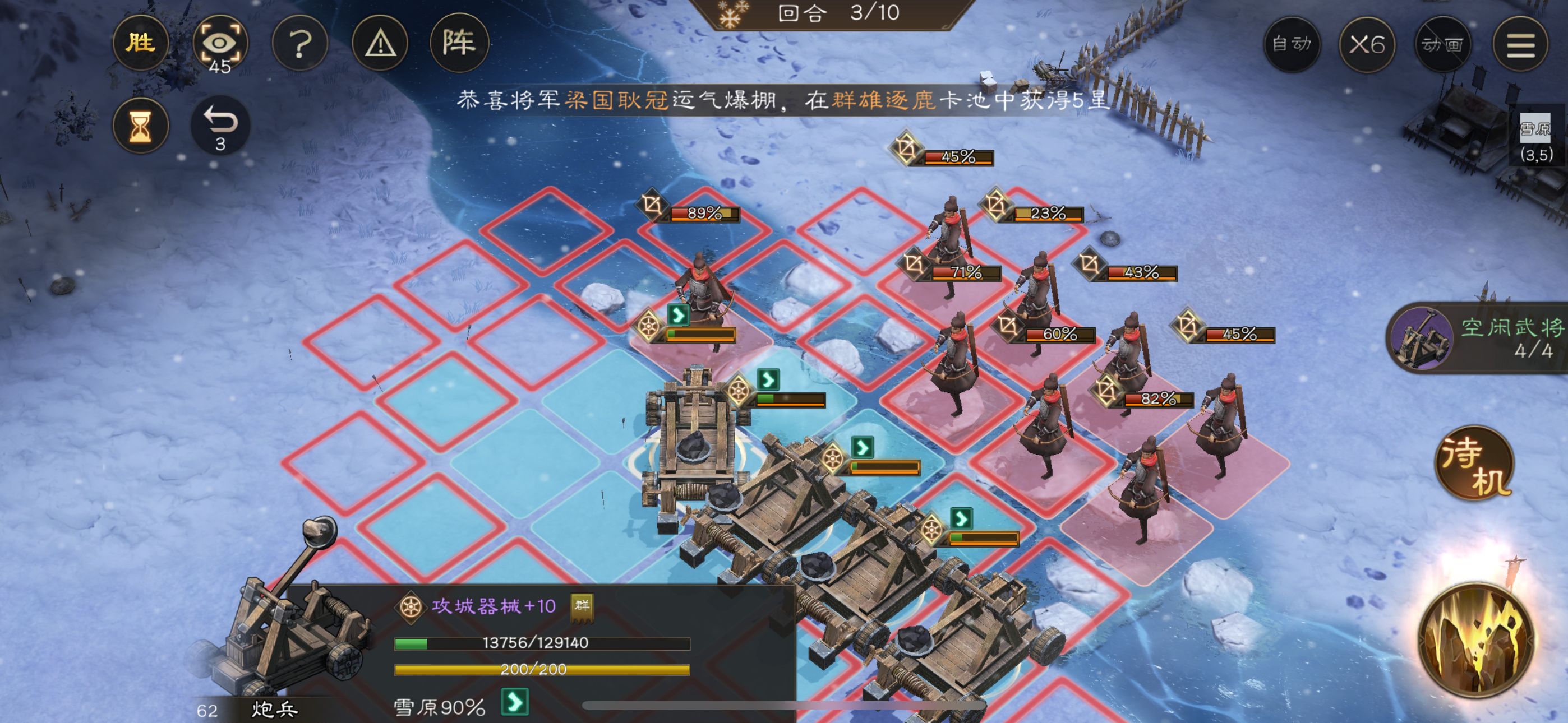
Task: Enable the crossed-out 动画 animation setting
Action: 1444,44
